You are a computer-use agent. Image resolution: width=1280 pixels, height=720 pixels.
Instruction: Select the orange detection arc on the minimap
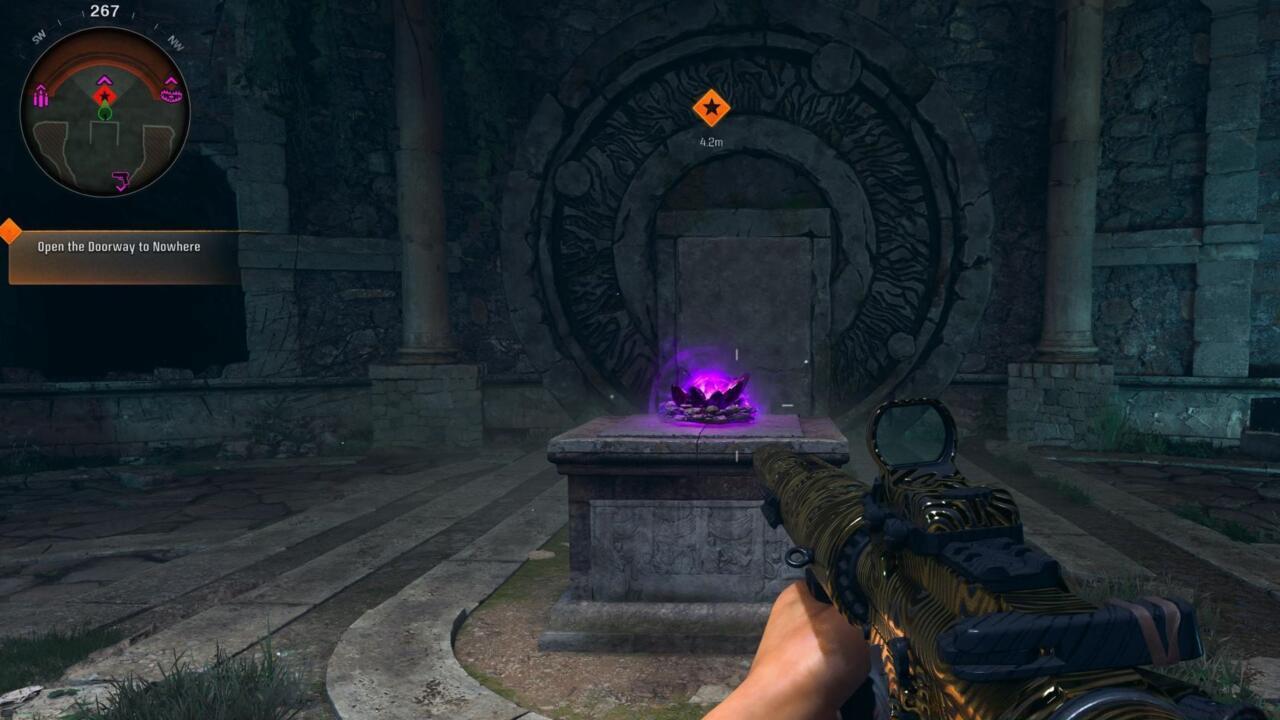[104, 58]
